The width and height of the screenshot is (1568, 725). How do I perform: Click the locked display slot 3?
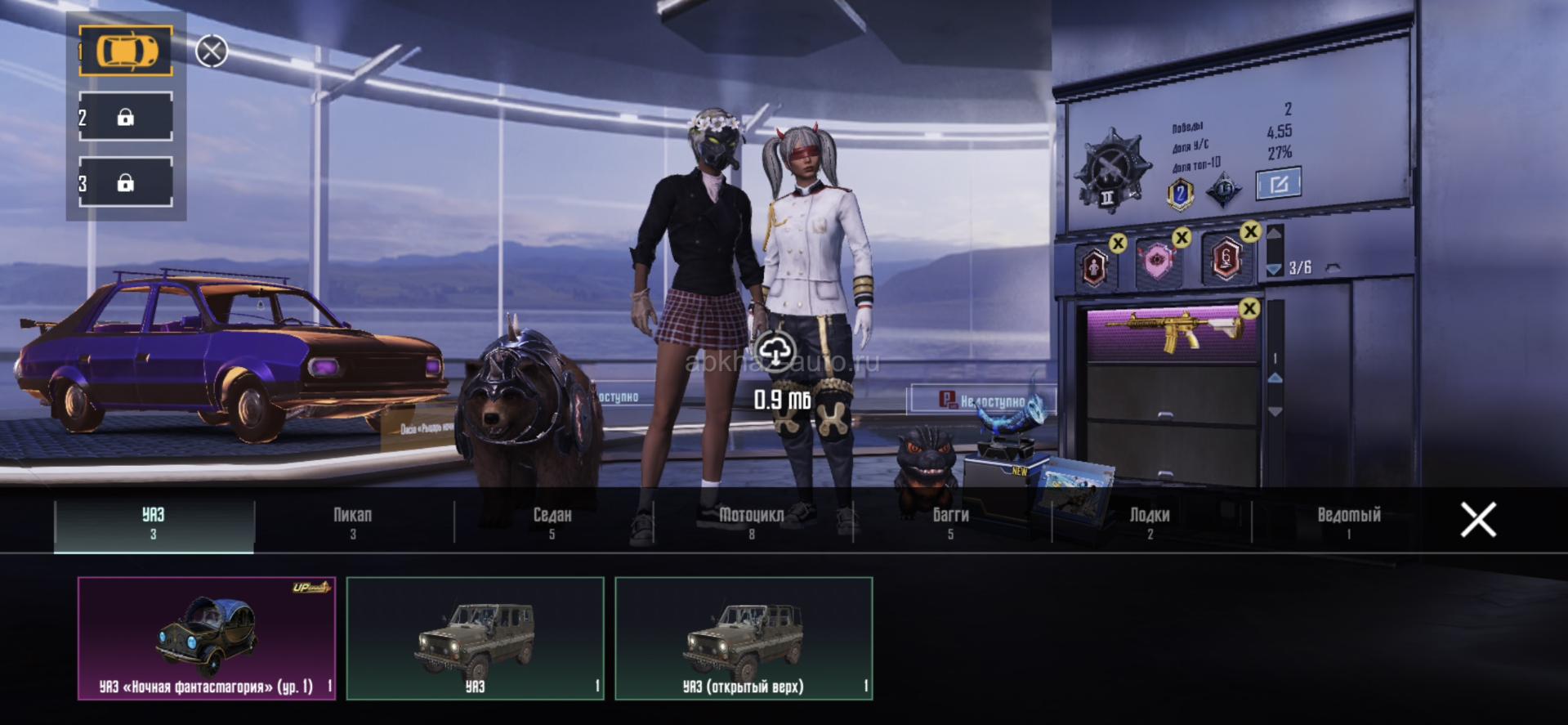126,182
